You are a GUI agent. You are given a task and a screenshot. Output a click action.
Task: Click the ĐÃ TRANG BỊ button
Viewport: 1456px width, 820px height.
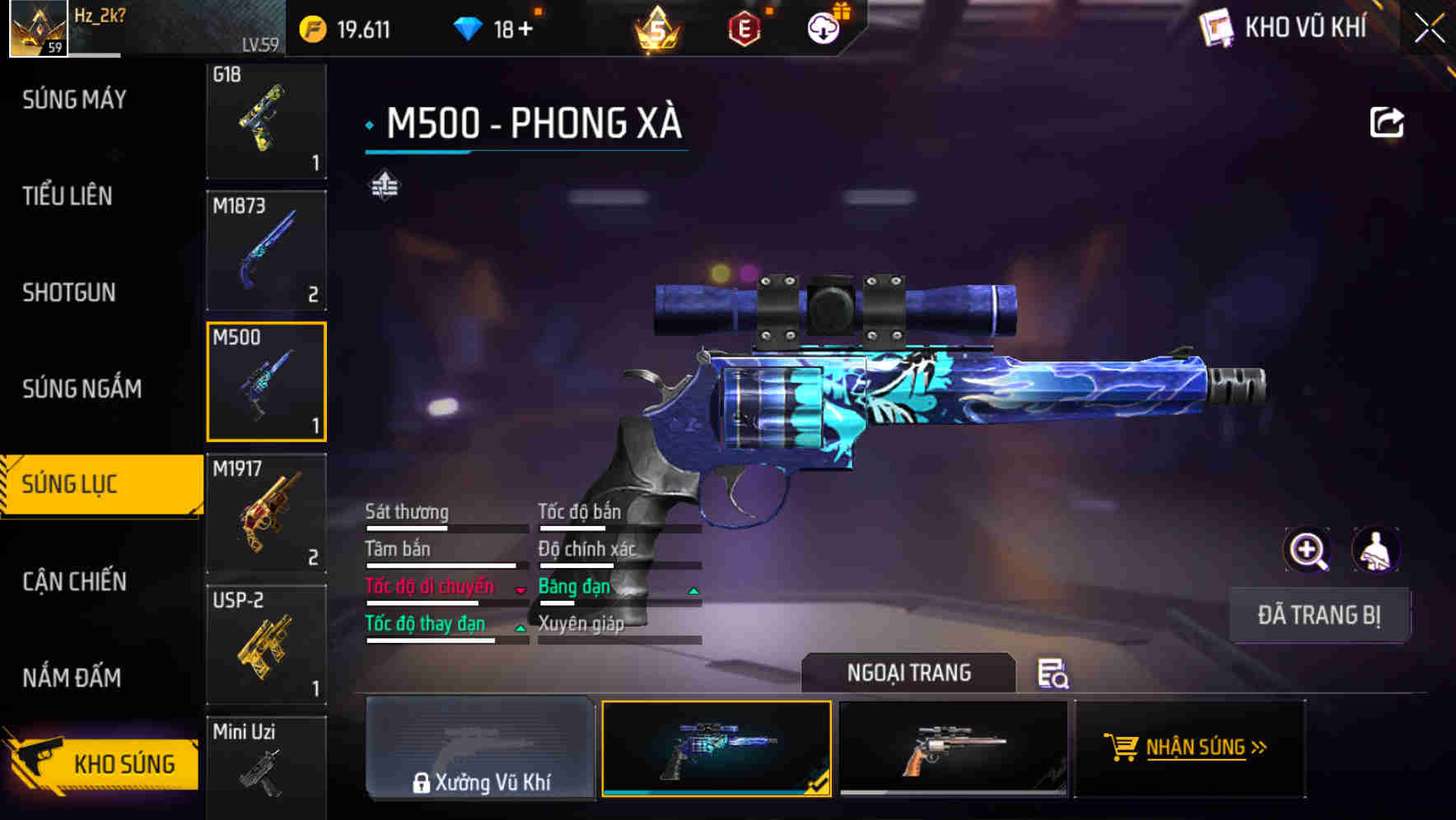(1318, 615)
